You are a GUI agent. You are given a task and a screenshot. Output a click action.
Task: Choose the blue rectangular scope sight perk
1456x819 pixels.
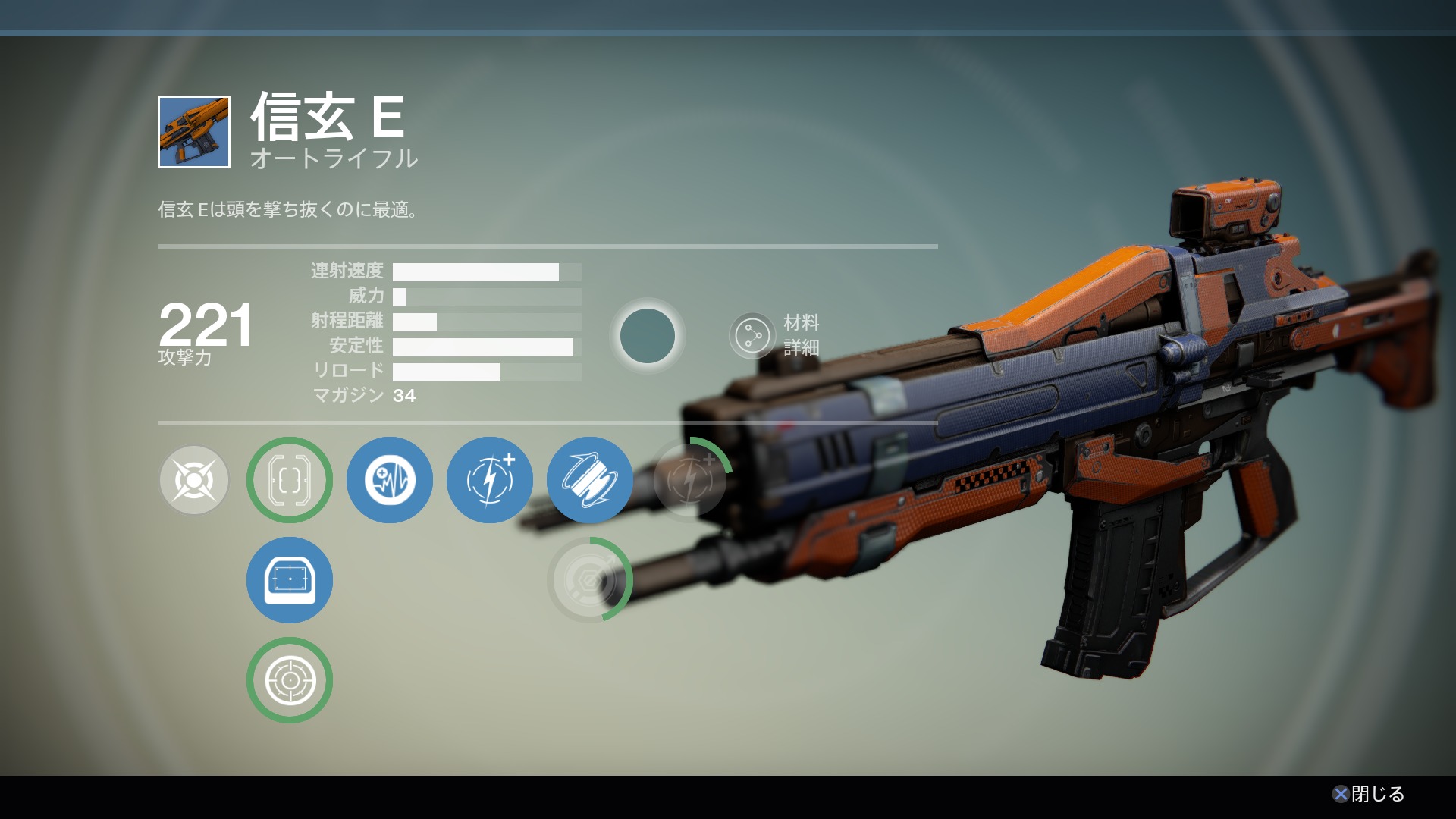coord(290,580)
